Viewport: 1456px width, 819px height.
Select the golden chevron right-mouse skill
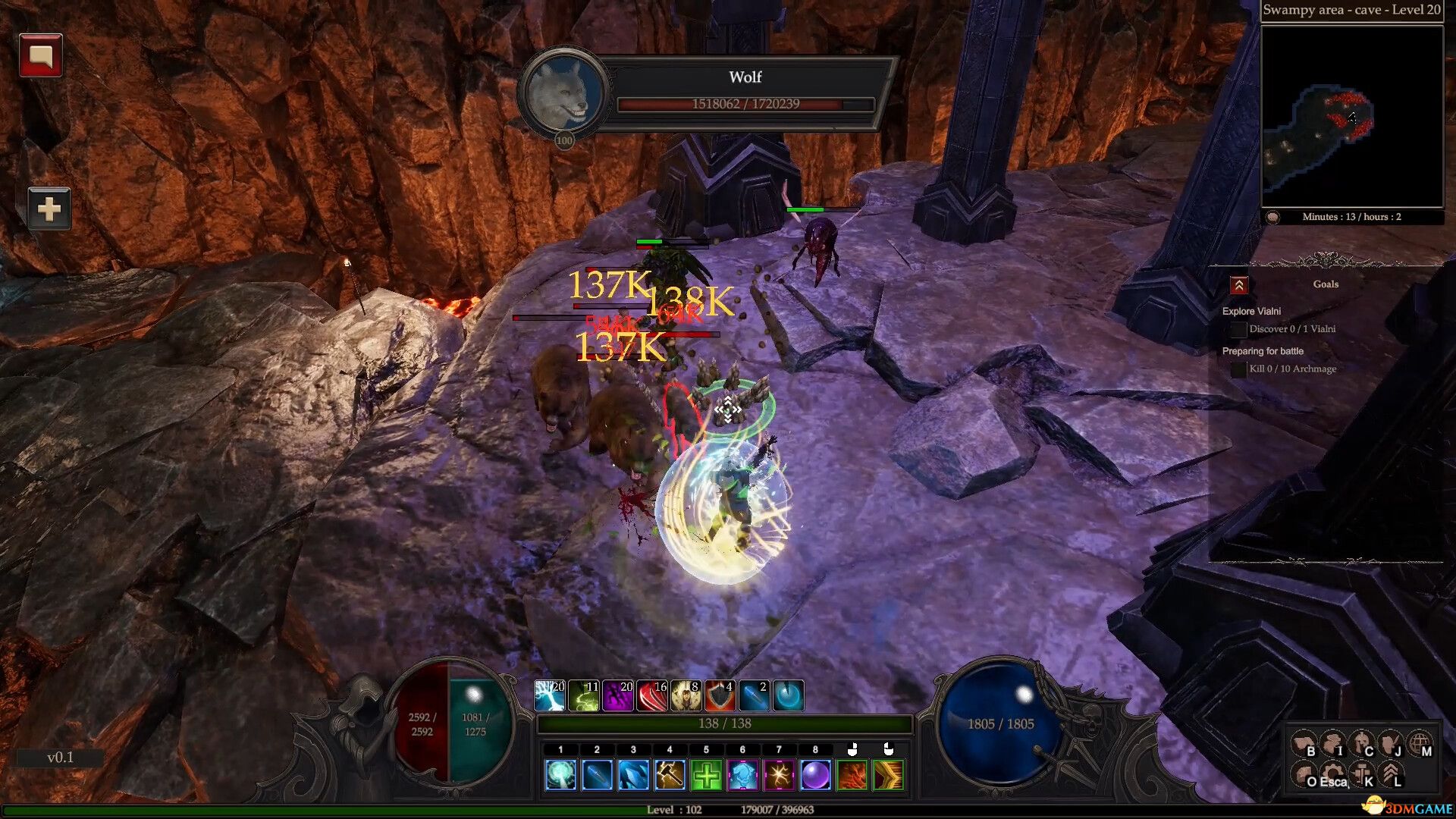click(x=888, y=776)
